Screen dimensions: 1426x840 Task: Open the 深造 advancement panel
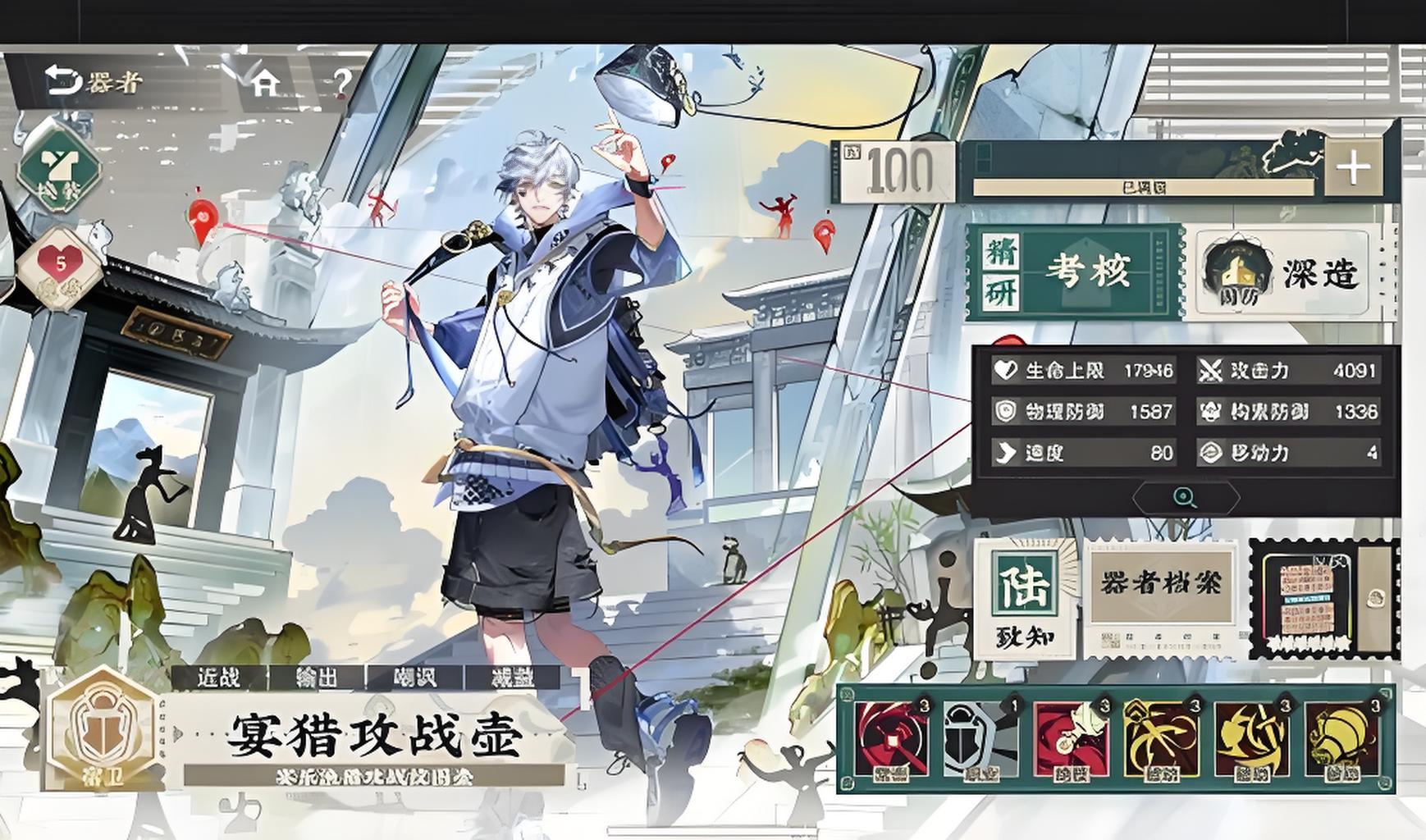point(1282,273)
